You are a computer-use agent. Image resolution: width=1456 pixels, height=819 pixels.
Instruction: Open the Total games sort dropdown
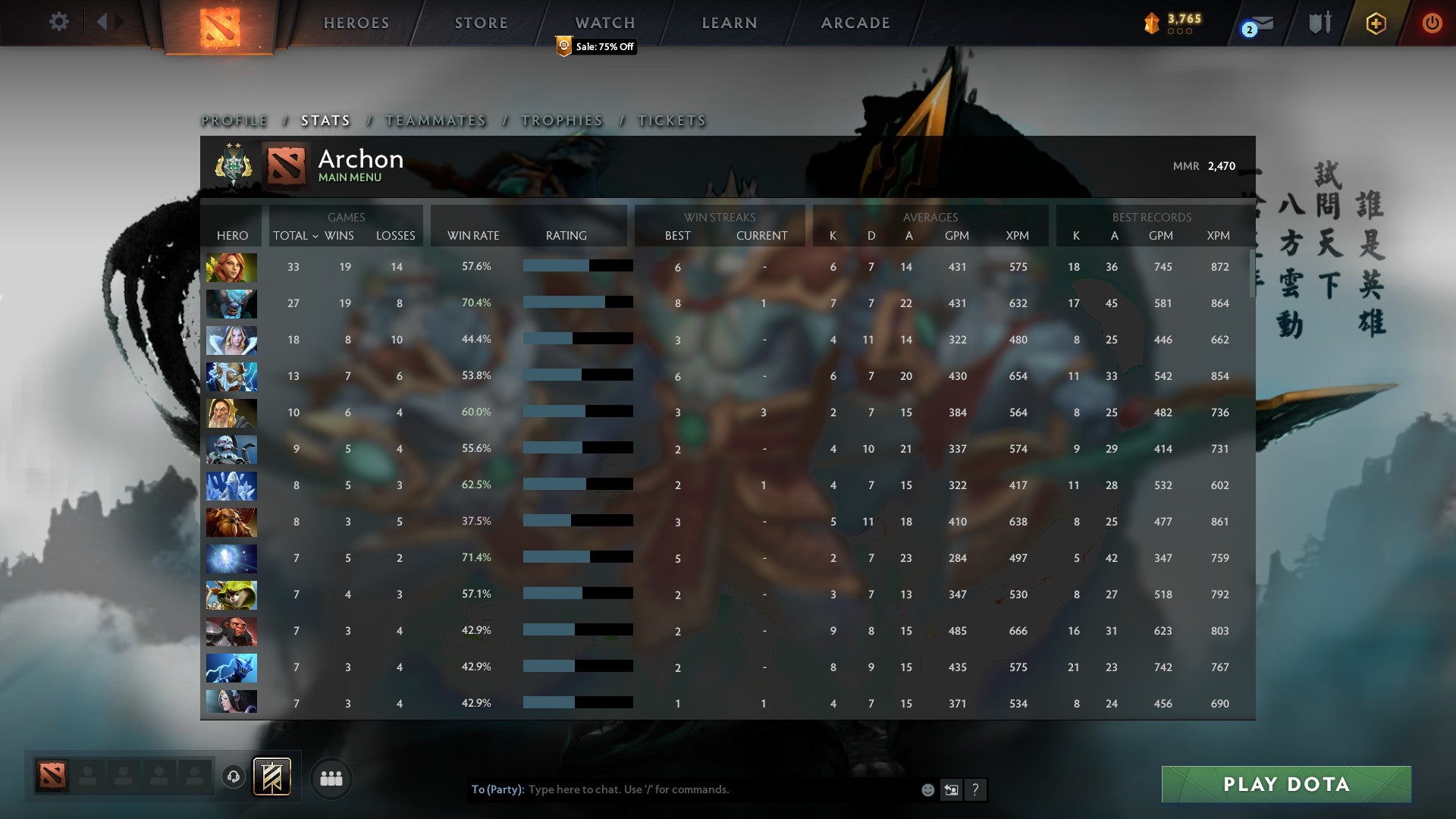(296, 236)
